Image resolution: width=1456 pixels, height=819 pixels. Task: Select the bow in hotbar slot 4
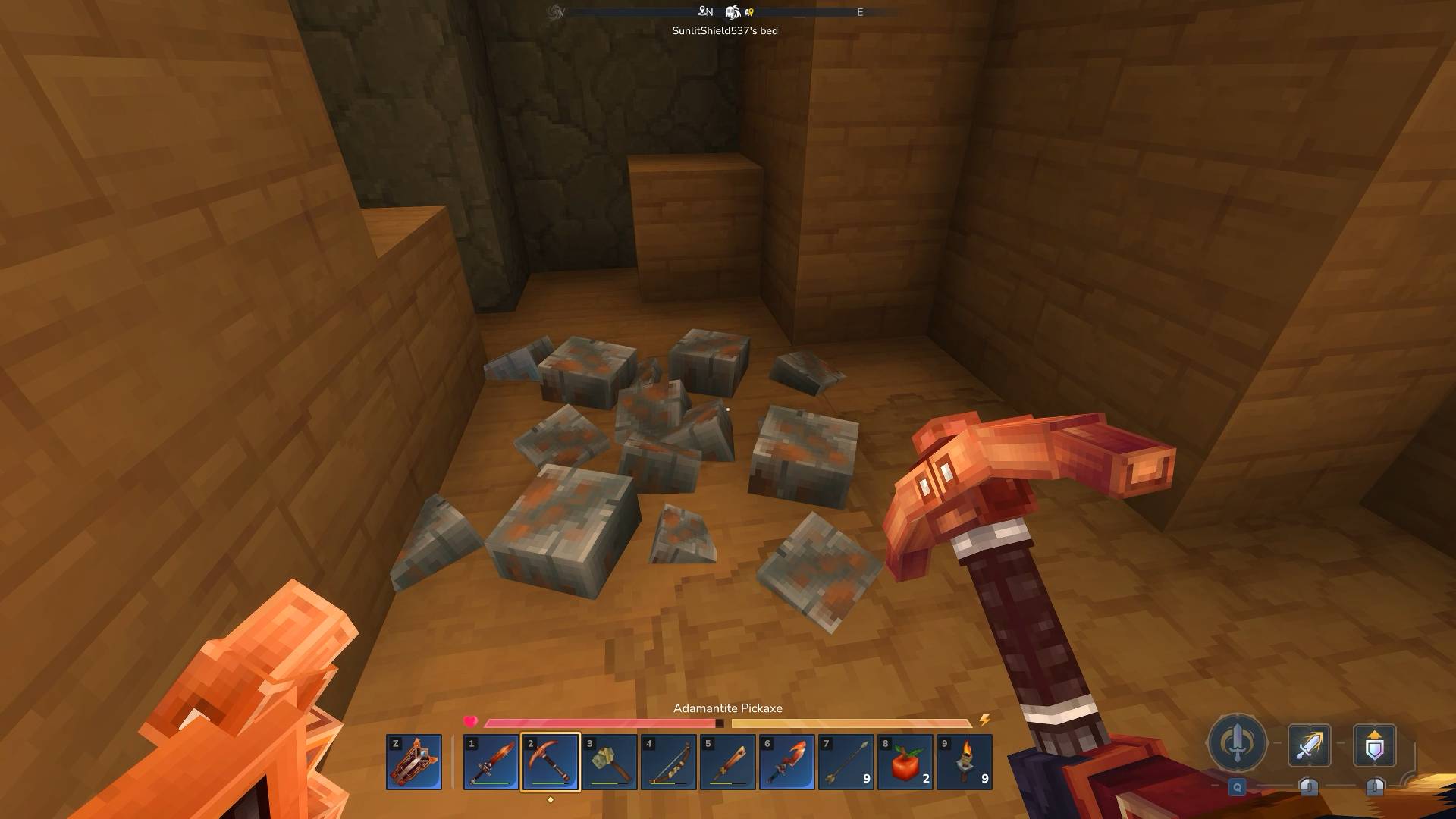click(670, 762)
